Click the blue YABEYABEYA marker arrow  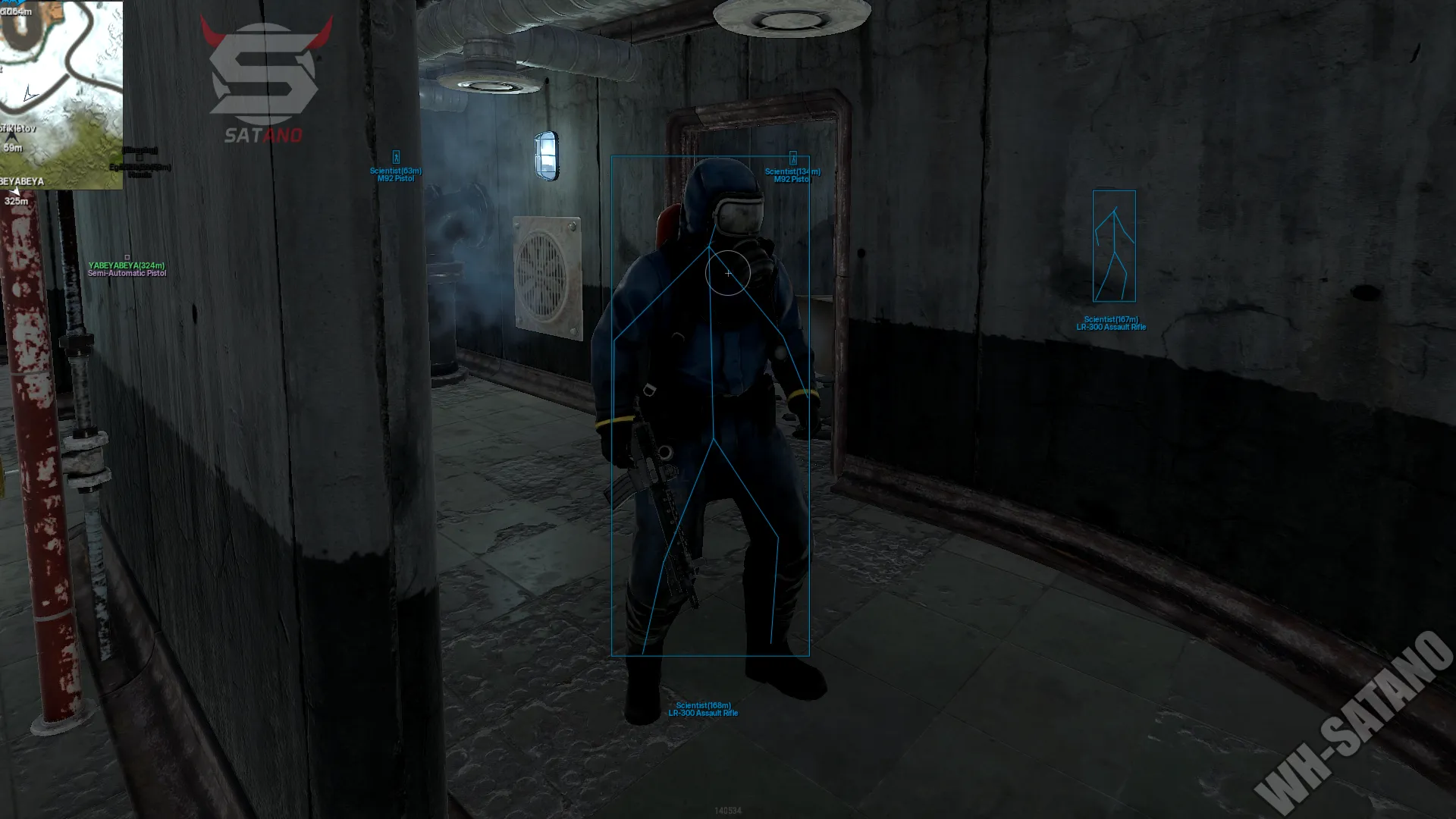16,191
